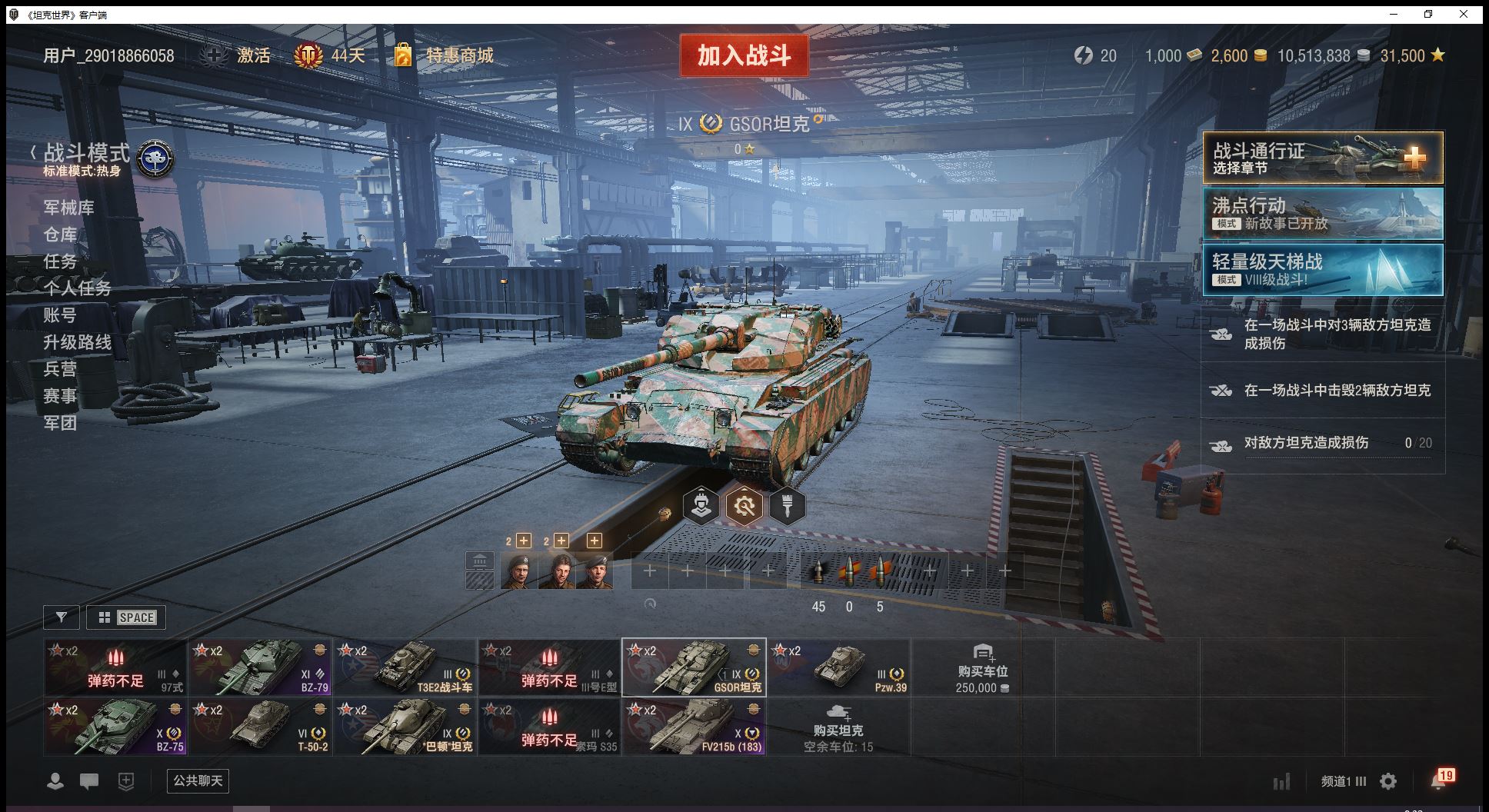The width and height of the screenshot is (1489, 812).
Task: Open the 战斗通行证 battle pass banner
Action: pos(1323,158)
